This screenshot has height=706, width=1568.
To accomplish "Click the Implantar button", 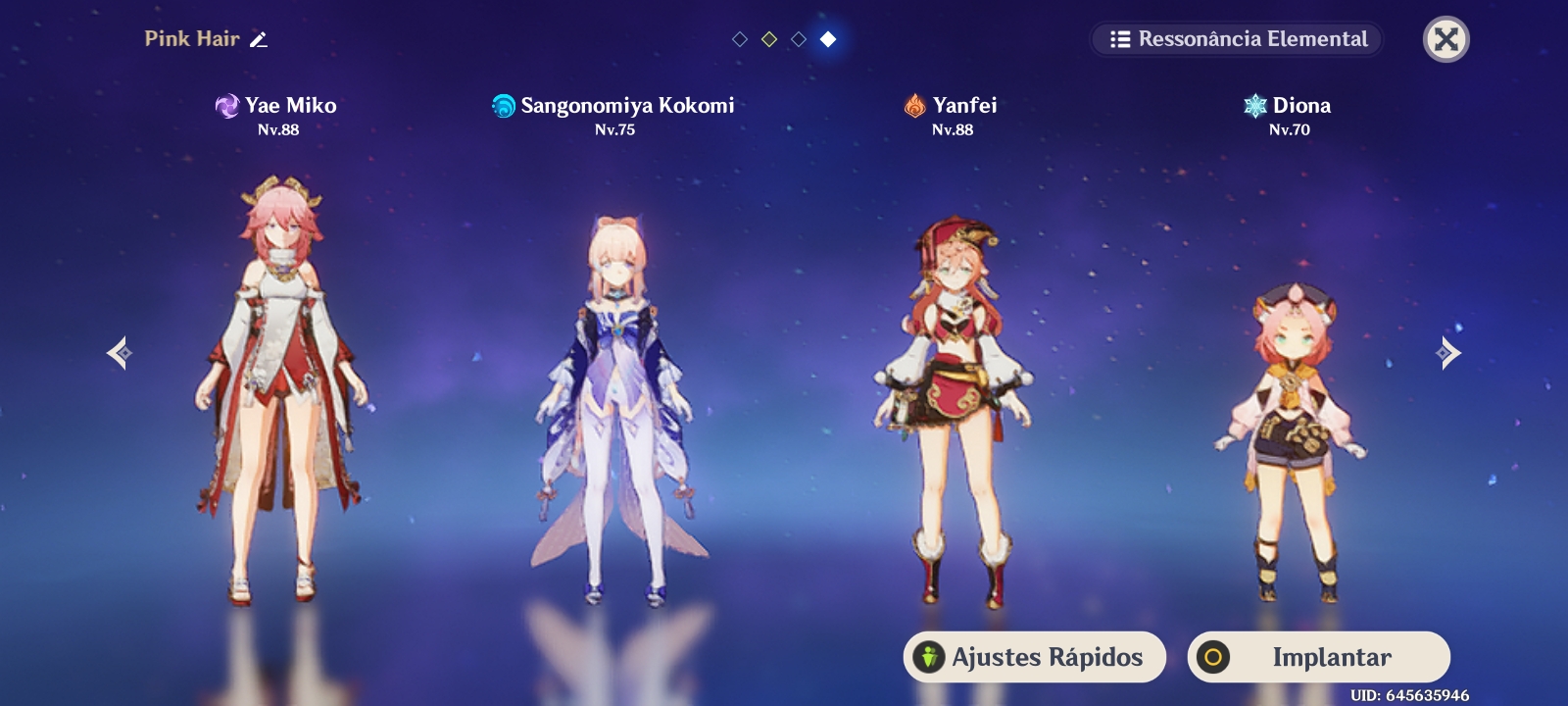I will [x=1318, y=657].
